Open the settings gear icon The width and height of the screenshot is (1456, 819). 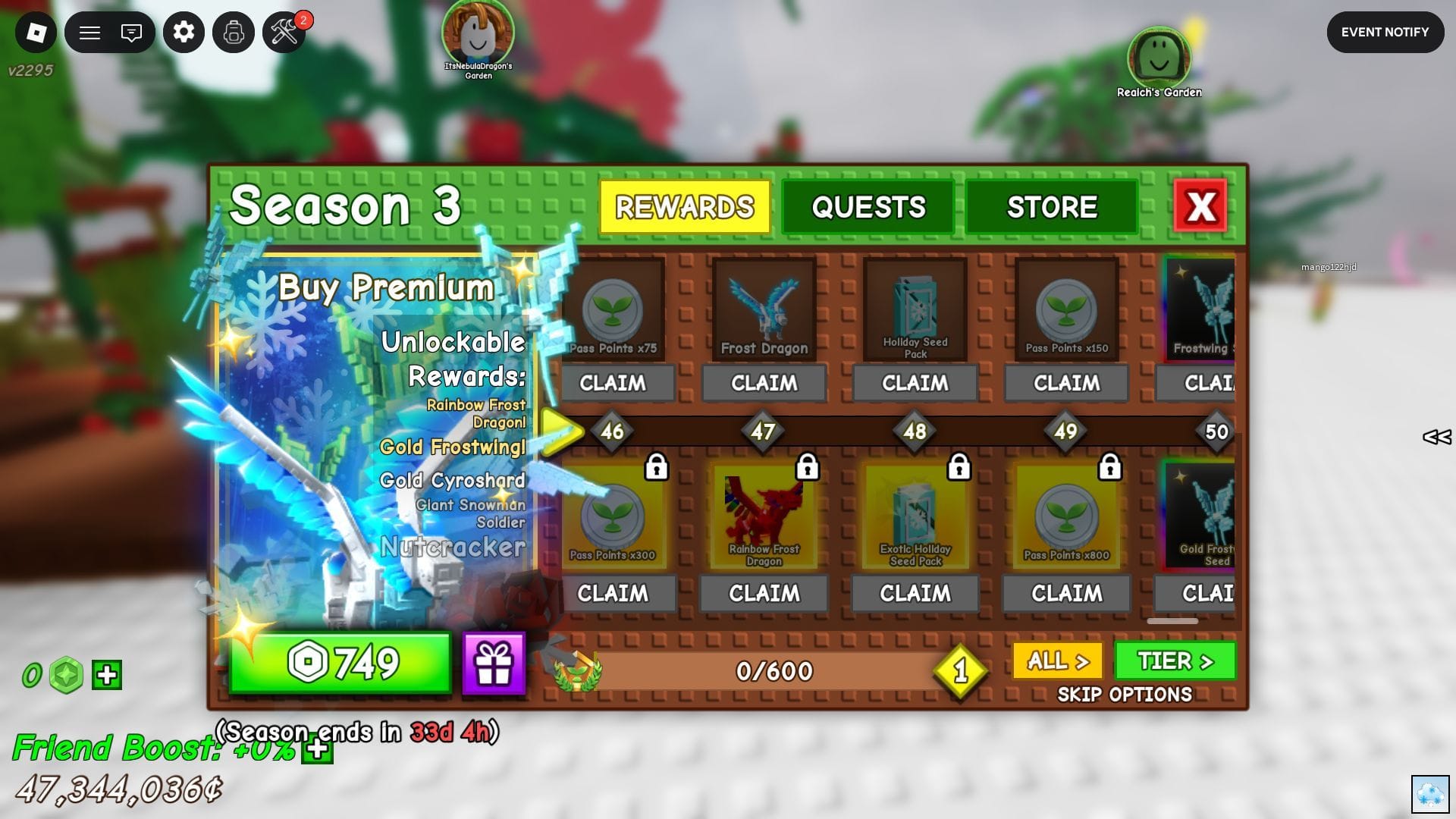pos(184,33)
